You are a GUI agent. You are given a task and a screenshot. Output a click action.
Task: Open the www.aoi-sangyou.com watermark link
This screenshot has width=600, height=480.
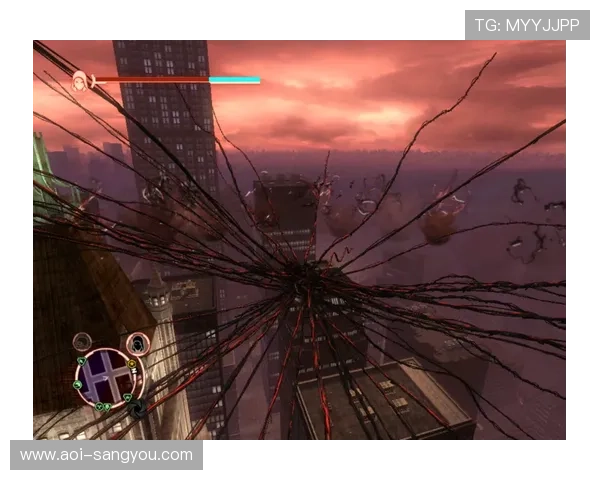(107, 455)
